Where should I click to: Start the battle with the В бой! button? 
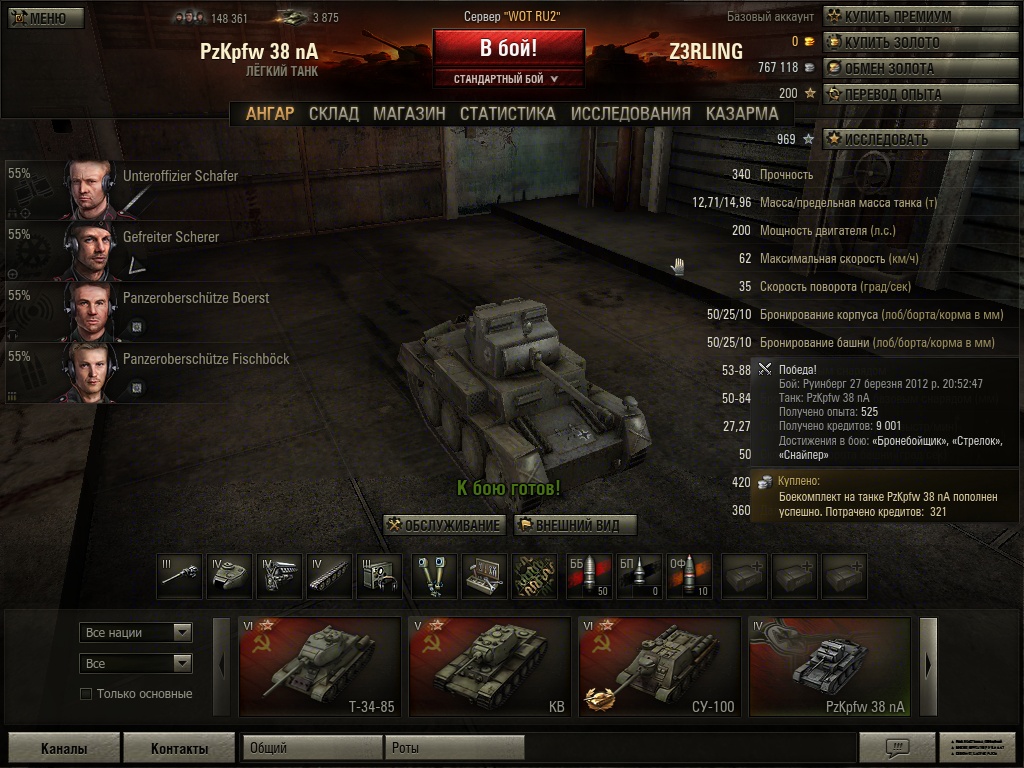[x=508, y=47]
